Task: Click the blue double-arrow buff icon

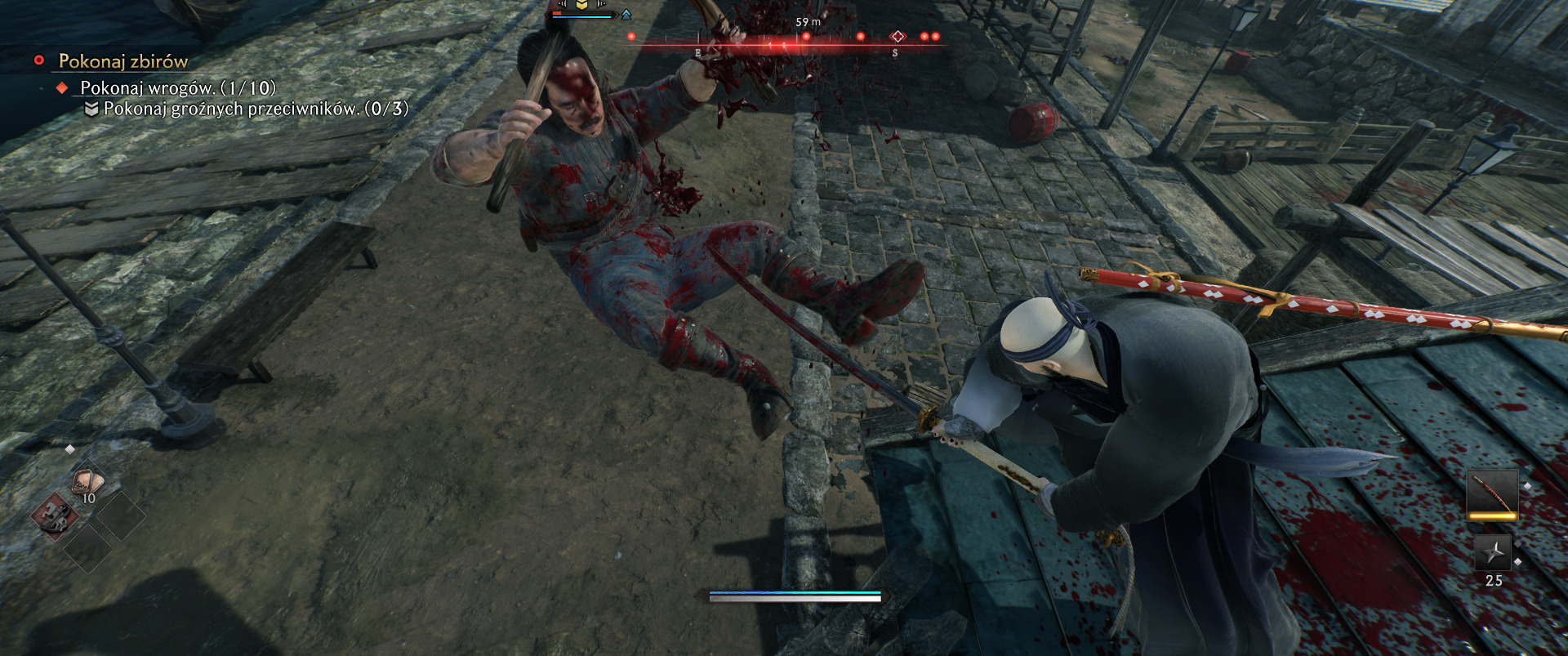Action: click(626, 15)
